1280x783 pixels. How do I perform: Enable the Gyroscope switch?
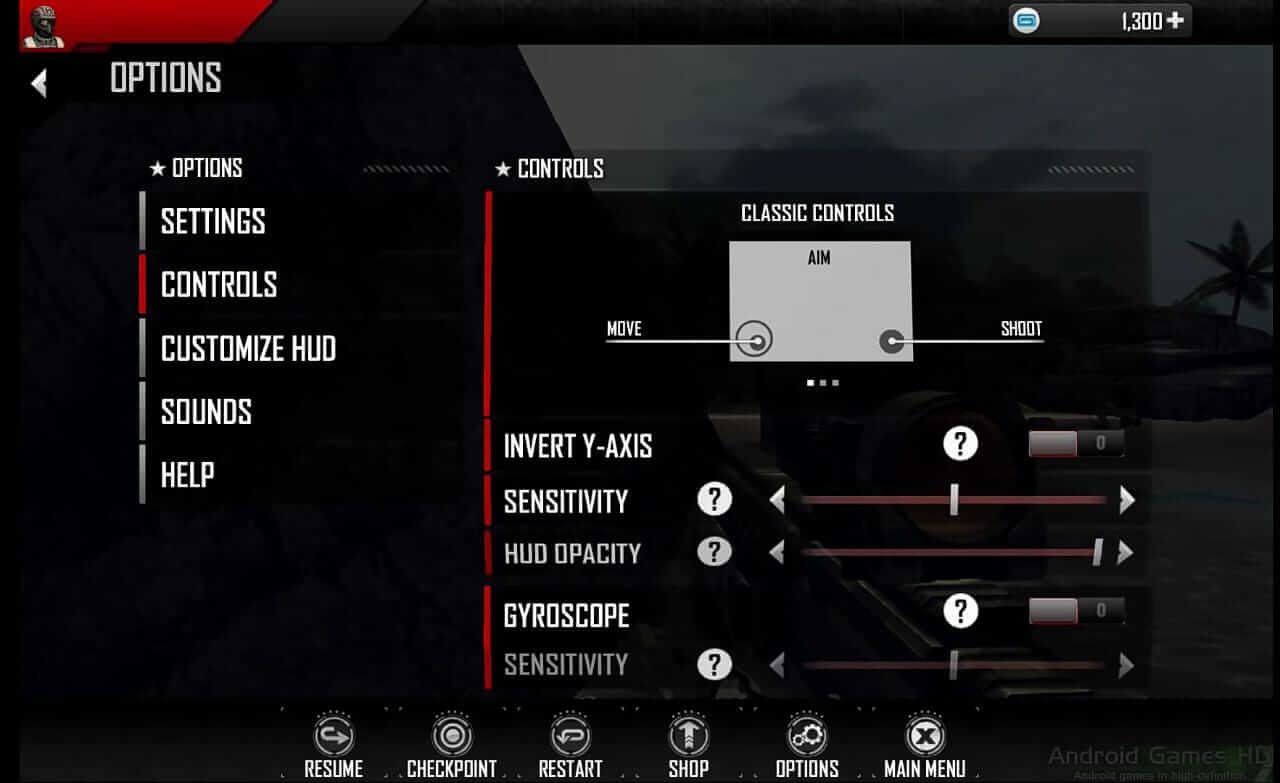1075,611
